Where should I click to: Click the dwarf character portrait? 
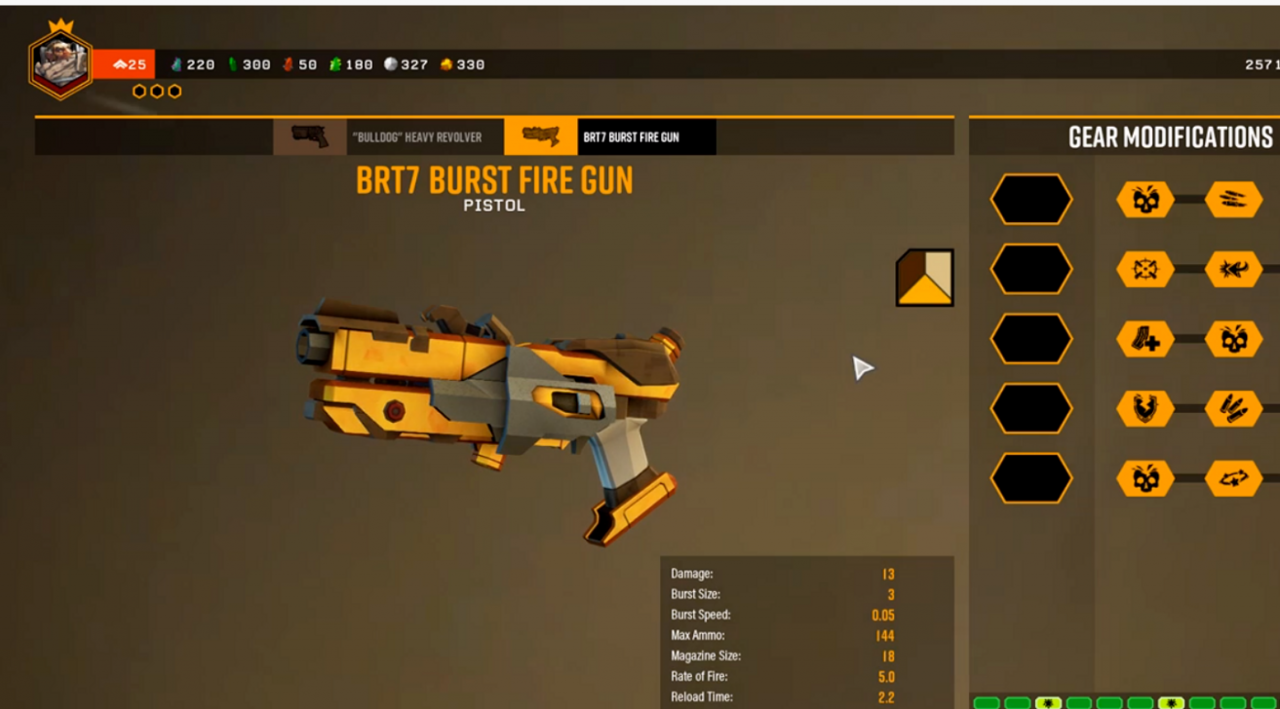click(61, 64)
